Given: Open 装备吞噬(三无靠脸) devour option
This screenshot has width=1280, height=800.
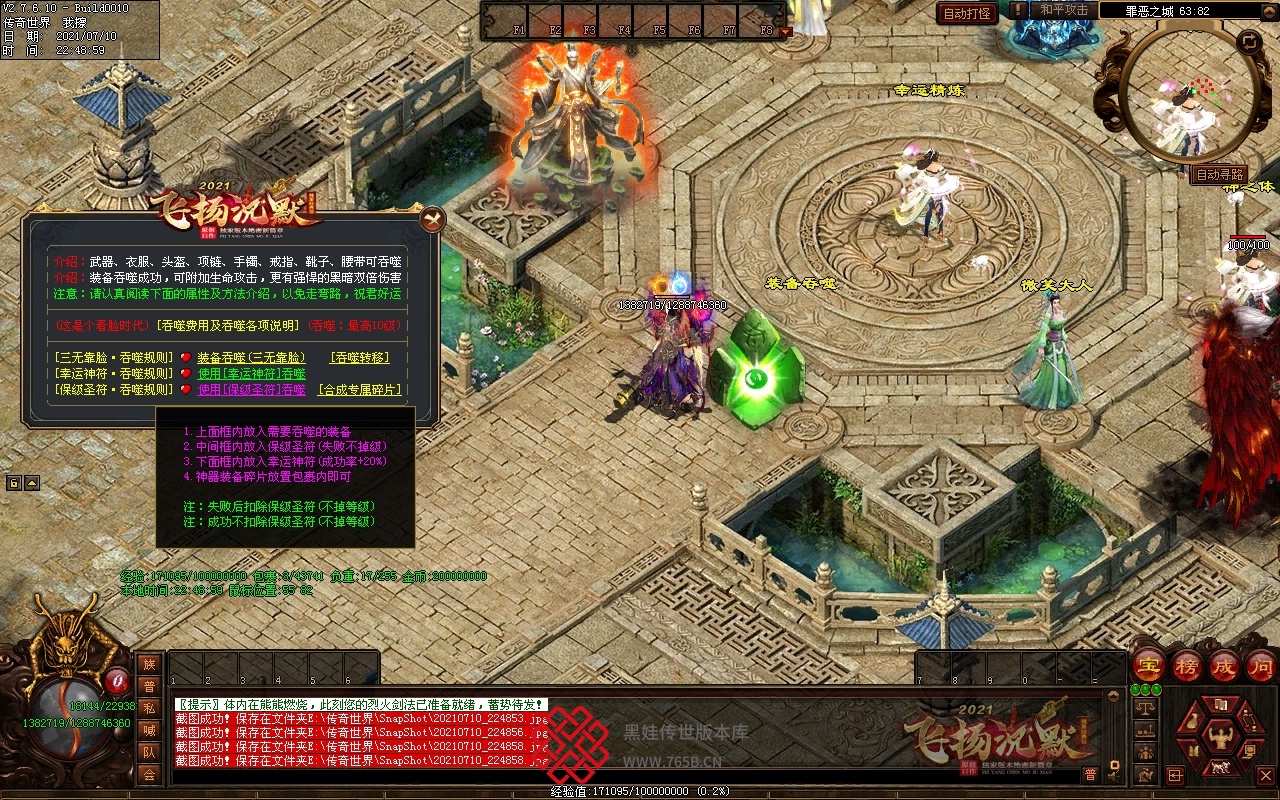Looking at the screenshot, I should click(x=251, y=357).
